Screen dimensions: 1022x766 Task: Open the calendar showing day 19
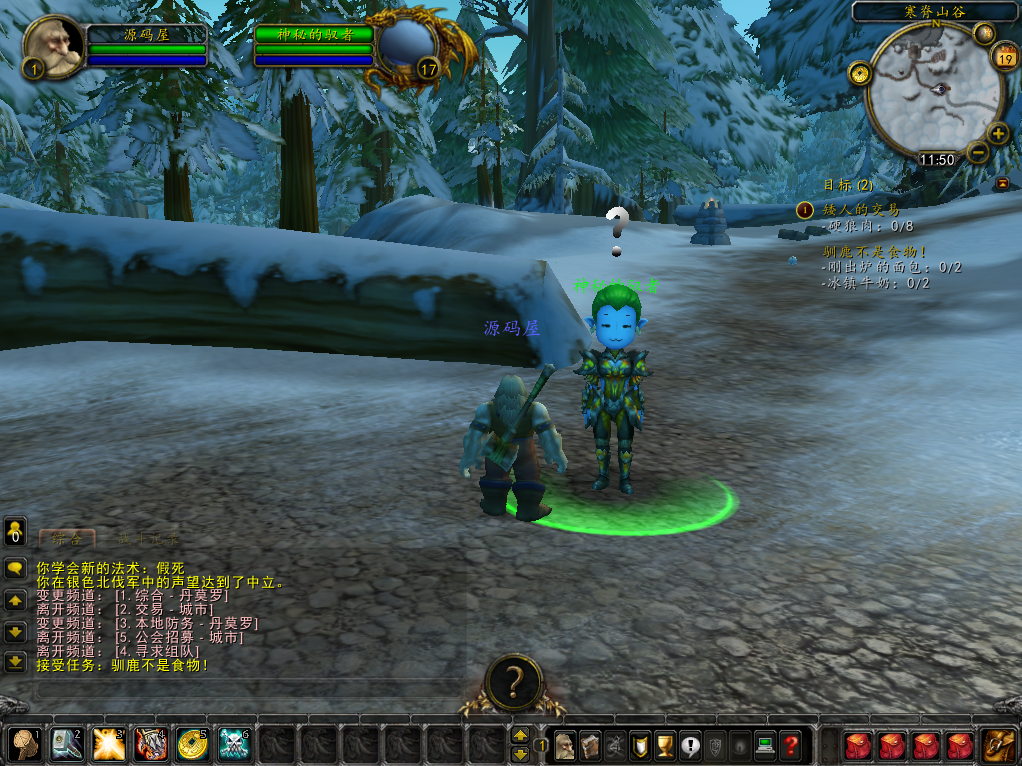point(1003,58)
